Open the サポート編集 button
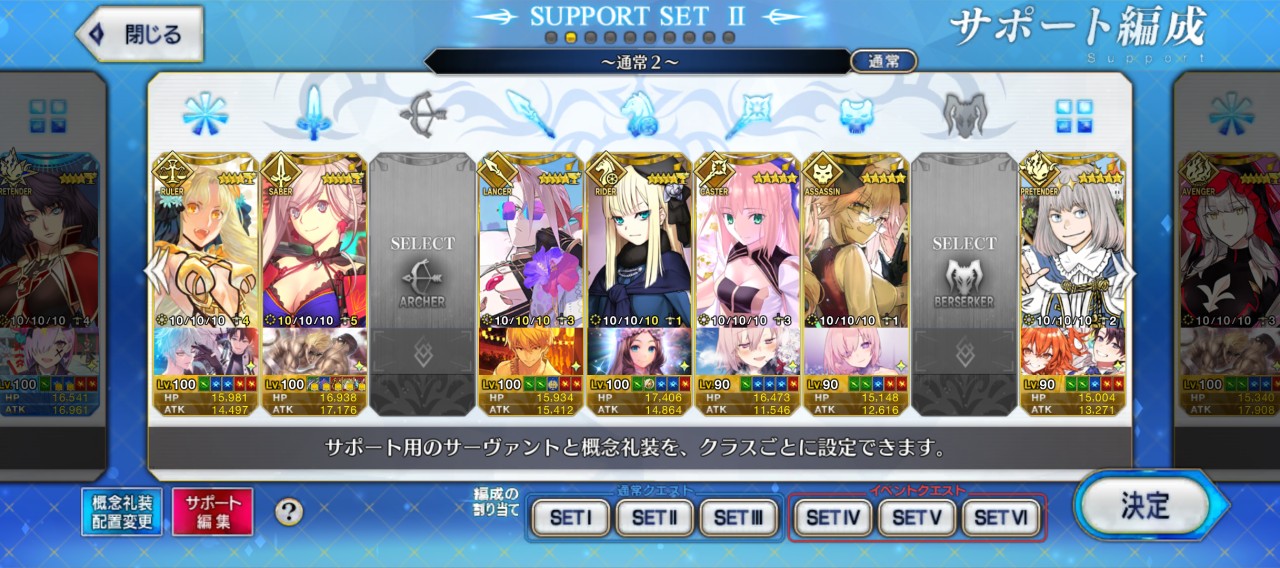 pyautogui.click(x=212, y=512)
